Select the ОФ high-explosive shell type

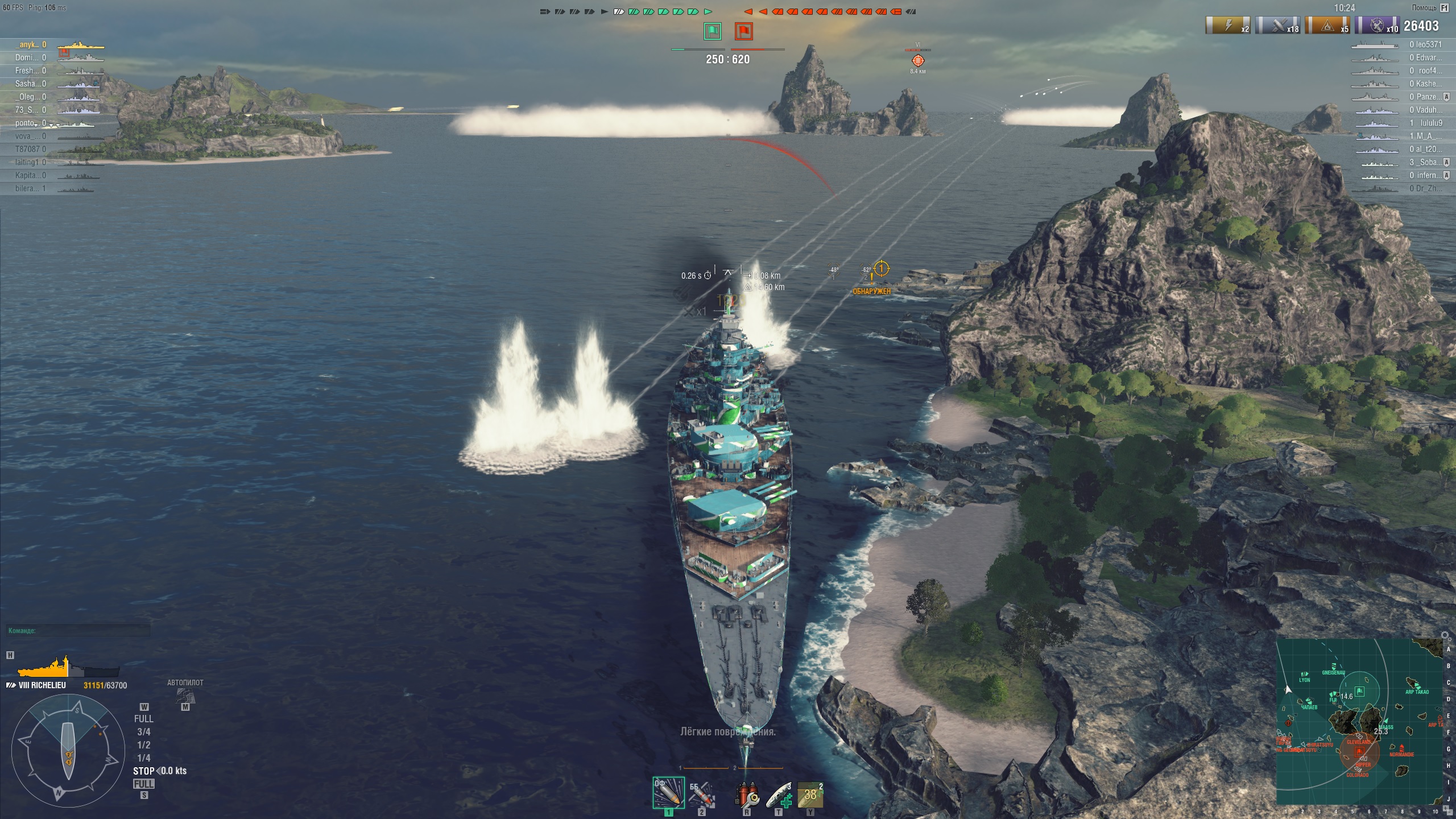pos(668,792)
